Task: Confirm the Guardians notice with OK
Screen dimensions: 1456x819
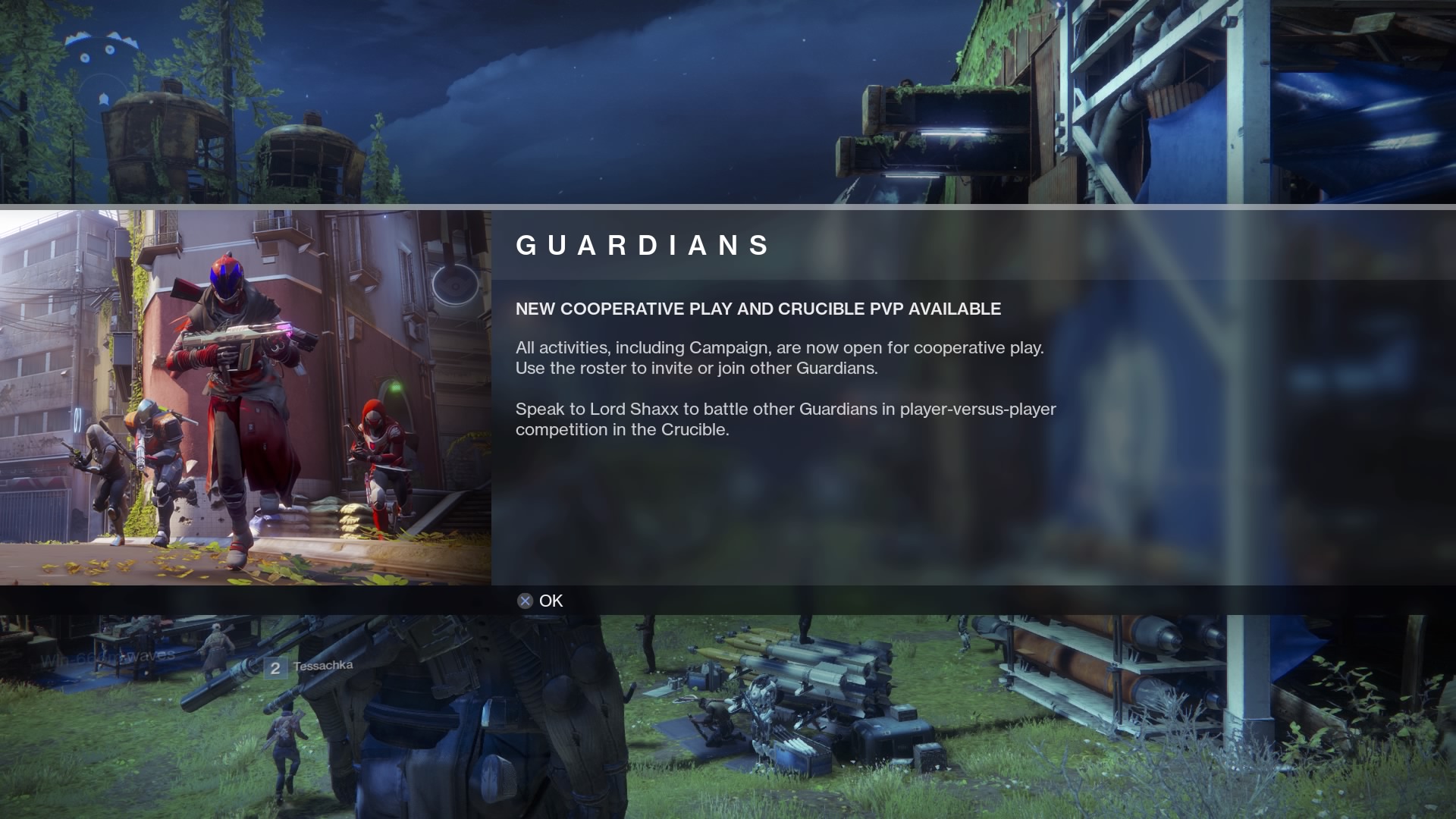Action: coord(541,601)
